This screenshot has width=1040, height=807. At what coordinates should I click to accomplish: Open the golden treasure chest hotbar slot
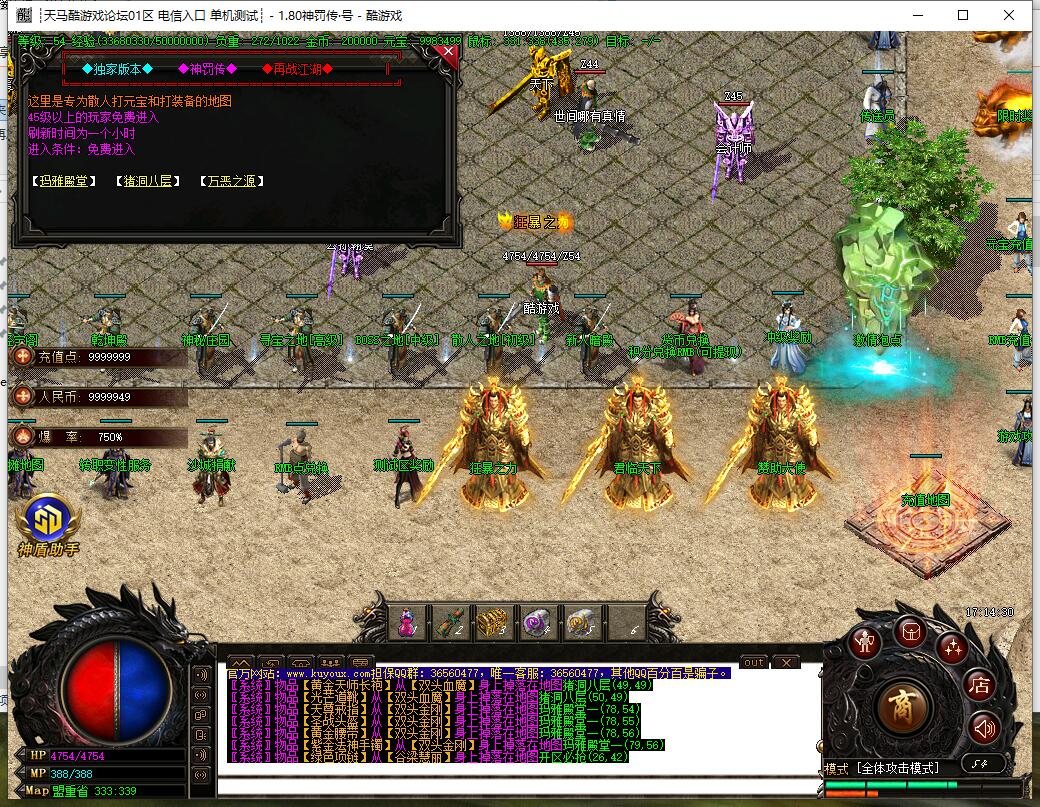(491, 623)
